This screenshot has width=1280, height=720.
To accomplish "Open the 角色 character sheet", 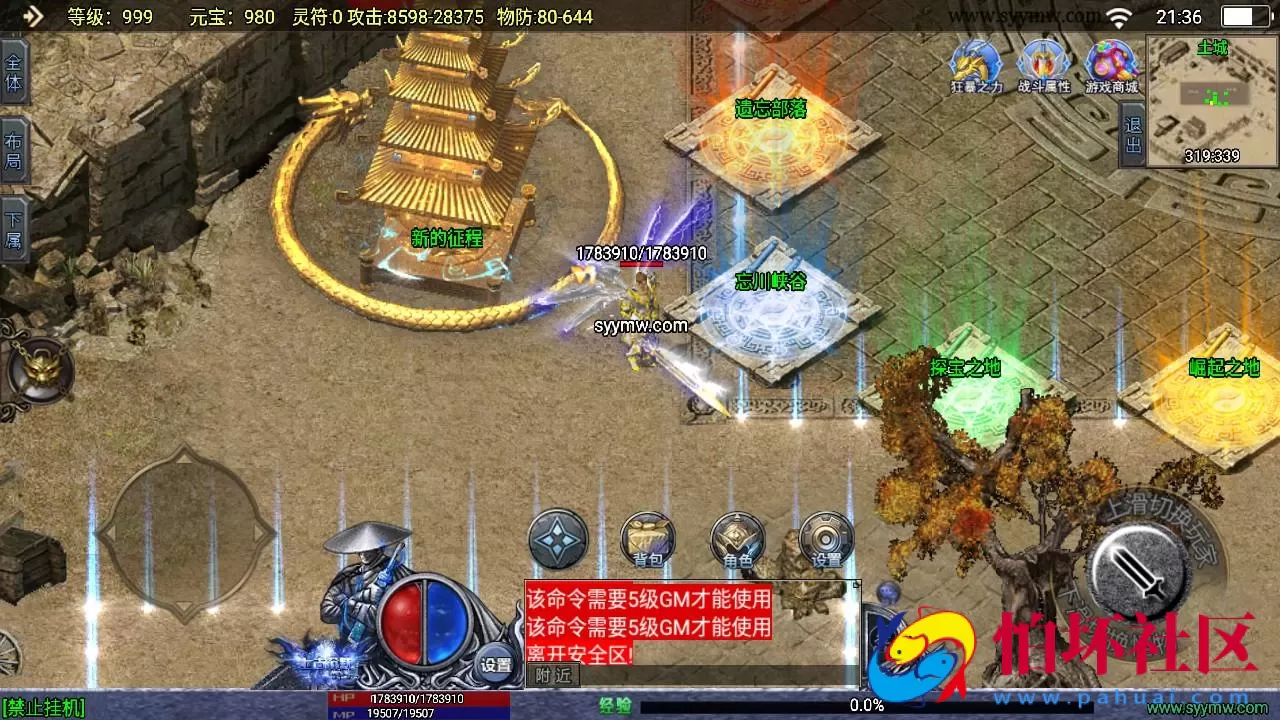I will (737, 540).
